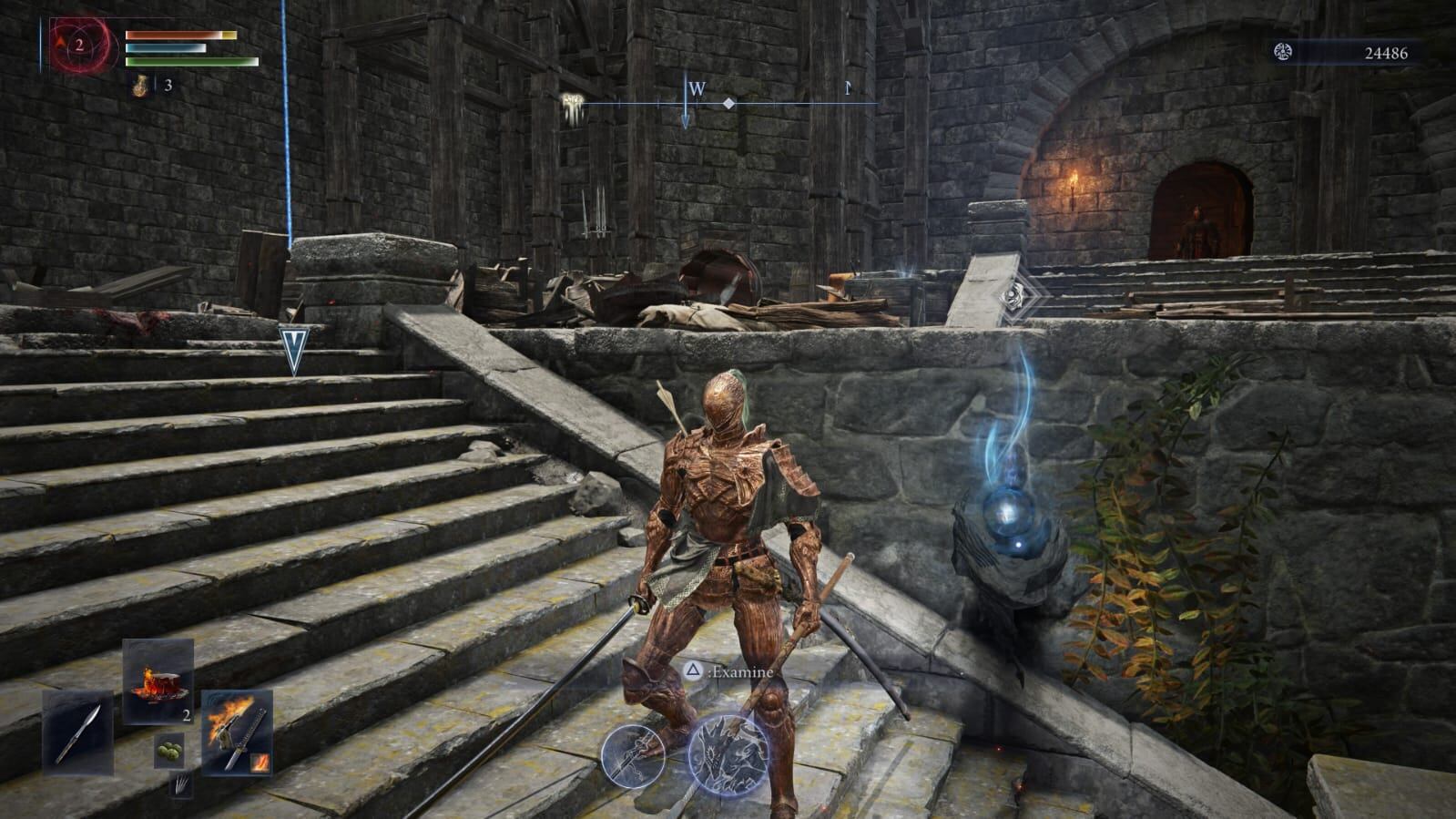Click the currency emblem beside 24486
Image resolution: width=1456 pixels, height=819 pixels.
(1285, 53)
